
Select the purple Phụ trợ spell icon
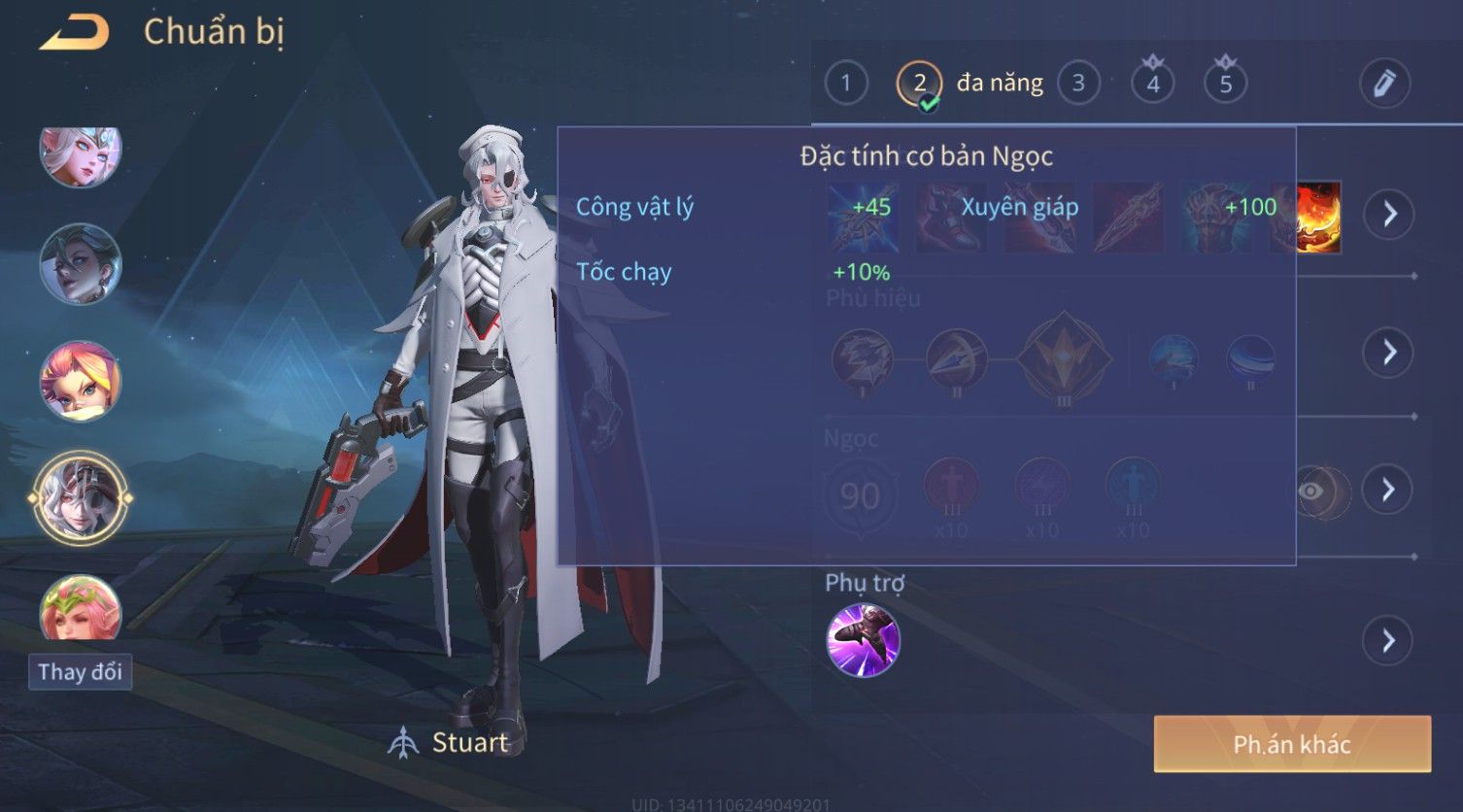[x=863, y=640]
